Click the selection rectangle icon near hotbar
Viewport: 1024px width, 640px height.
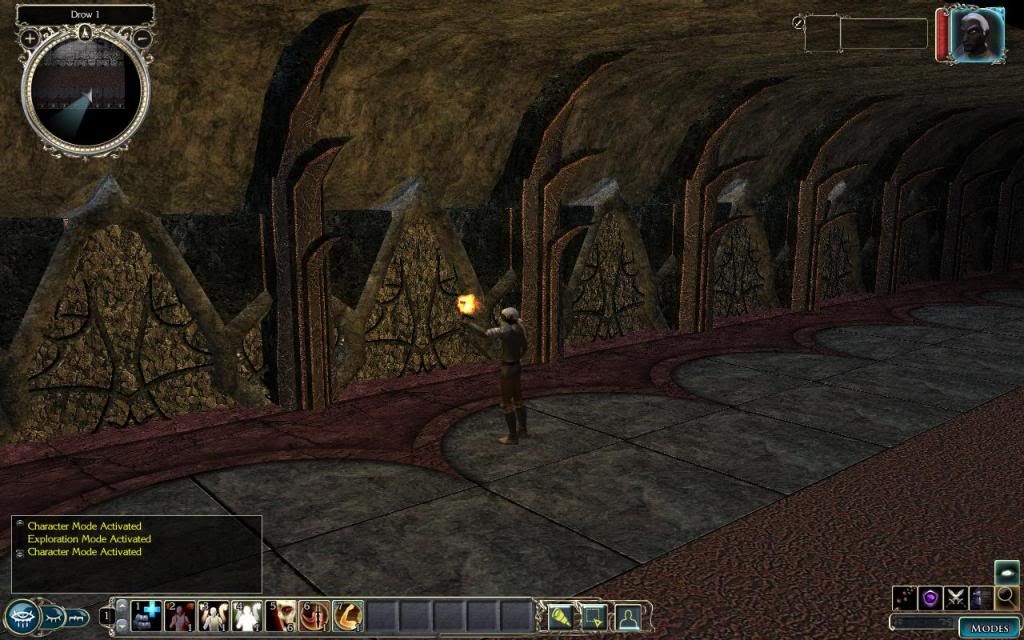[x=593, y=615]
